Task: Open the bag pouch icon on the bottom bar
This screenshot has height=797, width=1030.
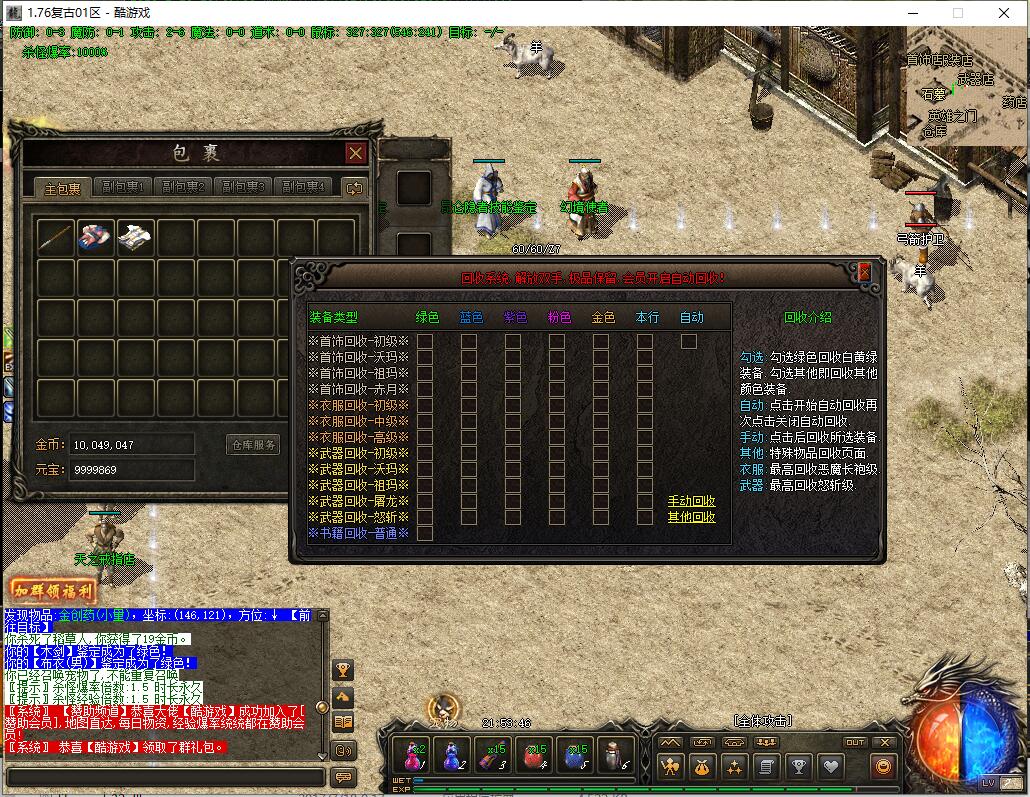Action: (701, 767)
